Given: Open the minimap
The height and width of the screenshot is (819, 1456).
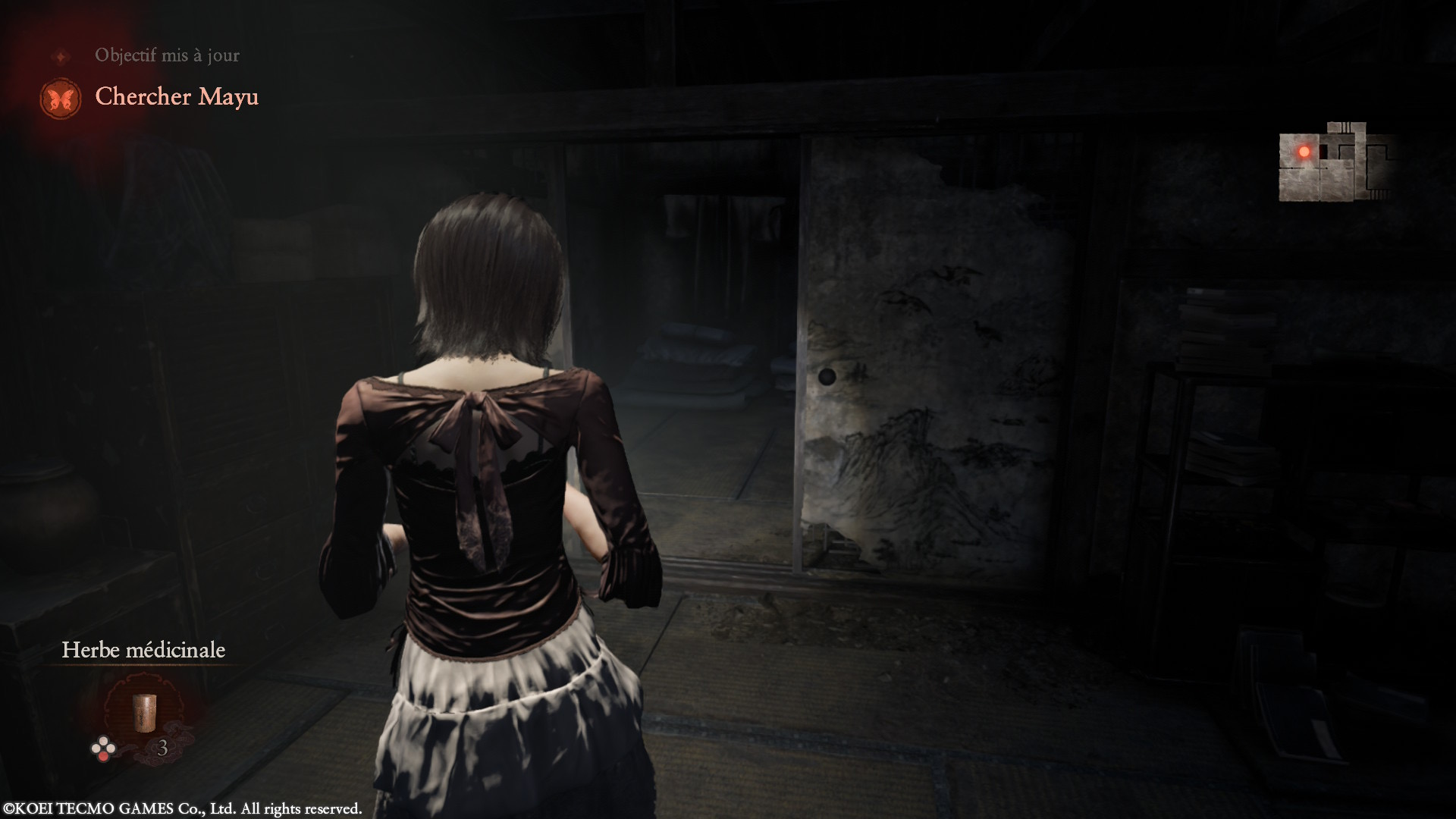Looking at the screenshot, I should pyautogui.click(x=1336, y=162).
